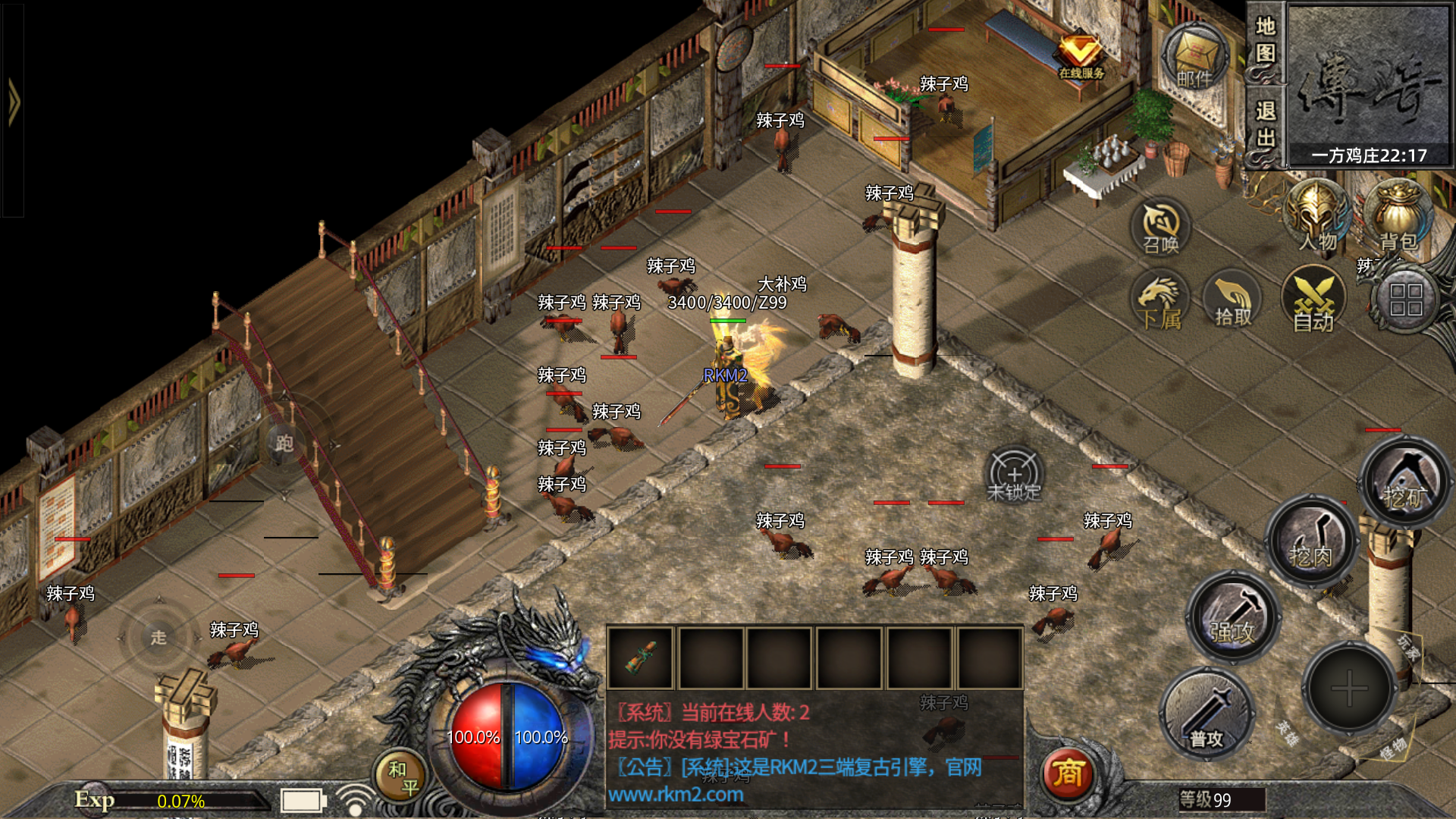Select the scroll item in hotbar
The width and height of the screenshot is (1456, 819).
(x=640, y=657)
